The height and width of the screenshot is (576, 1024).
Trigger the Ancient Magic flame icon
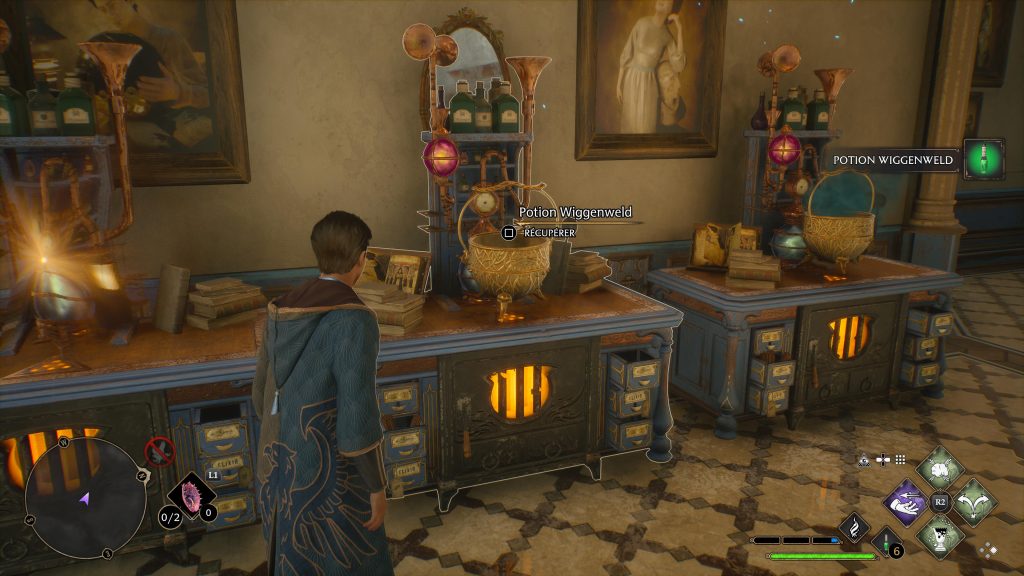click(855, 526)
